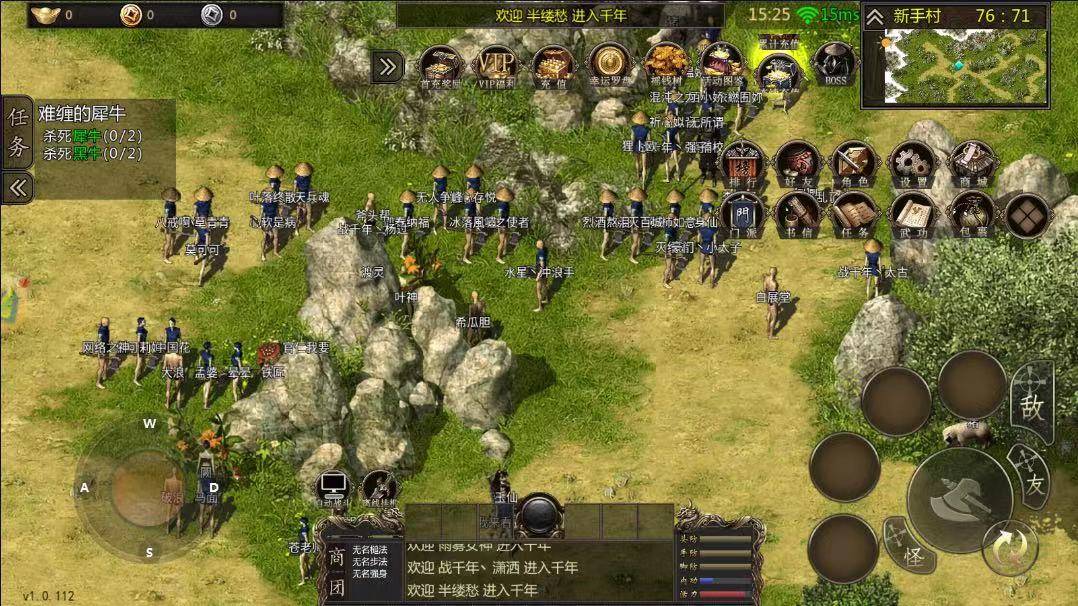Open the 商城 shop icon
This screenshot has width=1078, height=606.
coord(971,163)
